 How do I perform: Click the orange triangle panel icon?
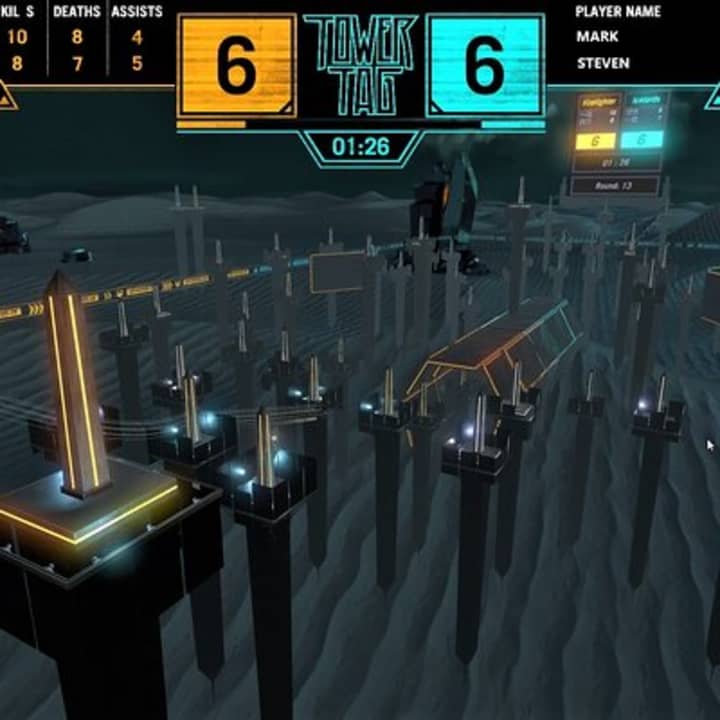point(6,98)
